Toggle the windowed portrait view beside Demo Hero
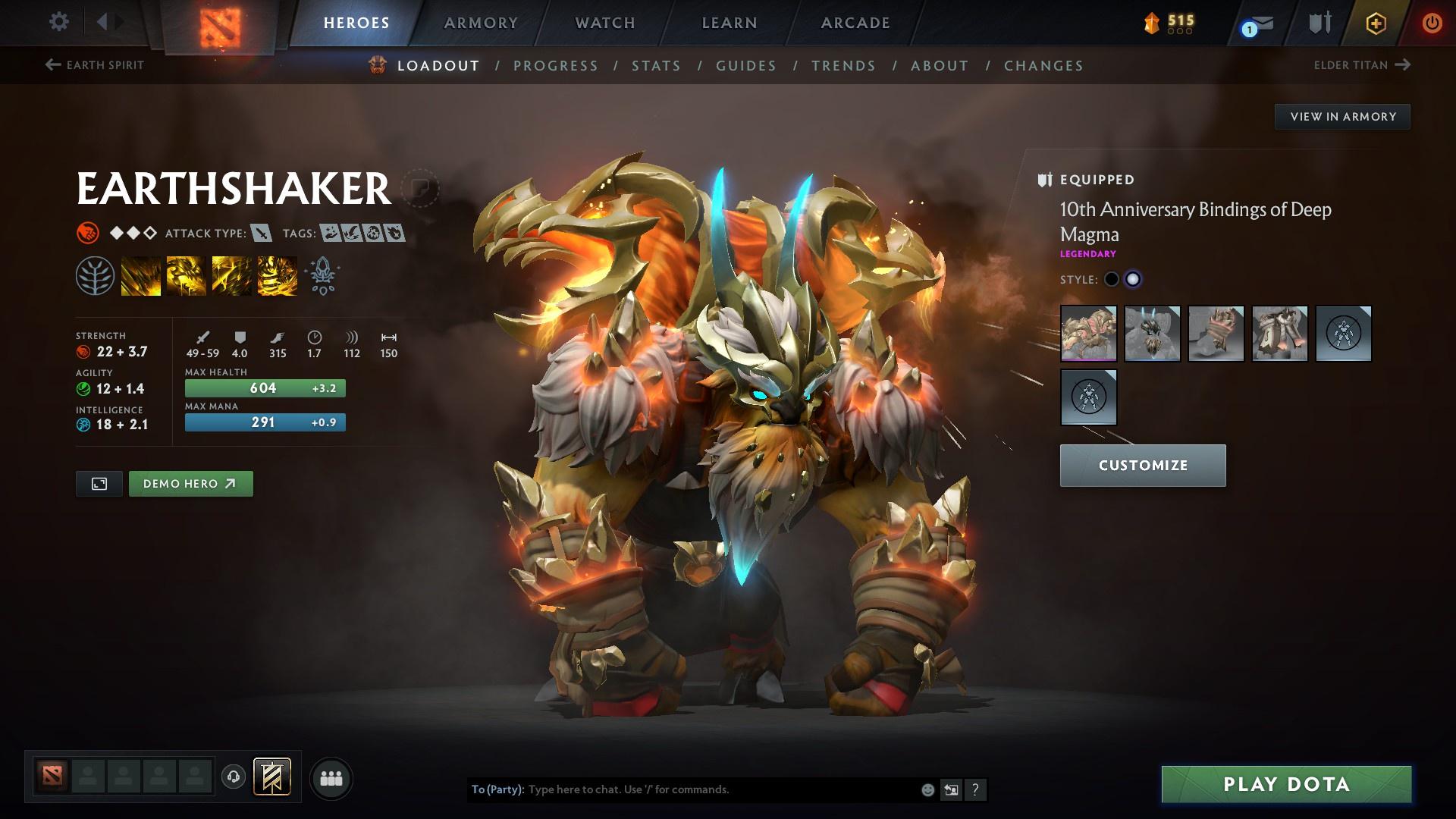 pyautogui.click(x=99, y=483)
